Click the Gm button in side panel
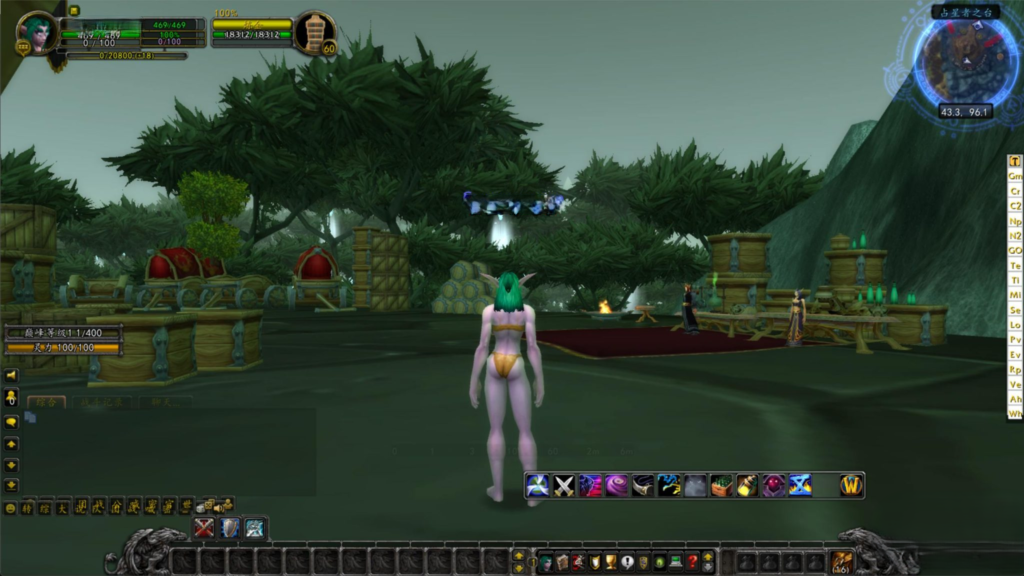The width and height of the screenshot is (1024, 576). click(x=1015, y=176)
